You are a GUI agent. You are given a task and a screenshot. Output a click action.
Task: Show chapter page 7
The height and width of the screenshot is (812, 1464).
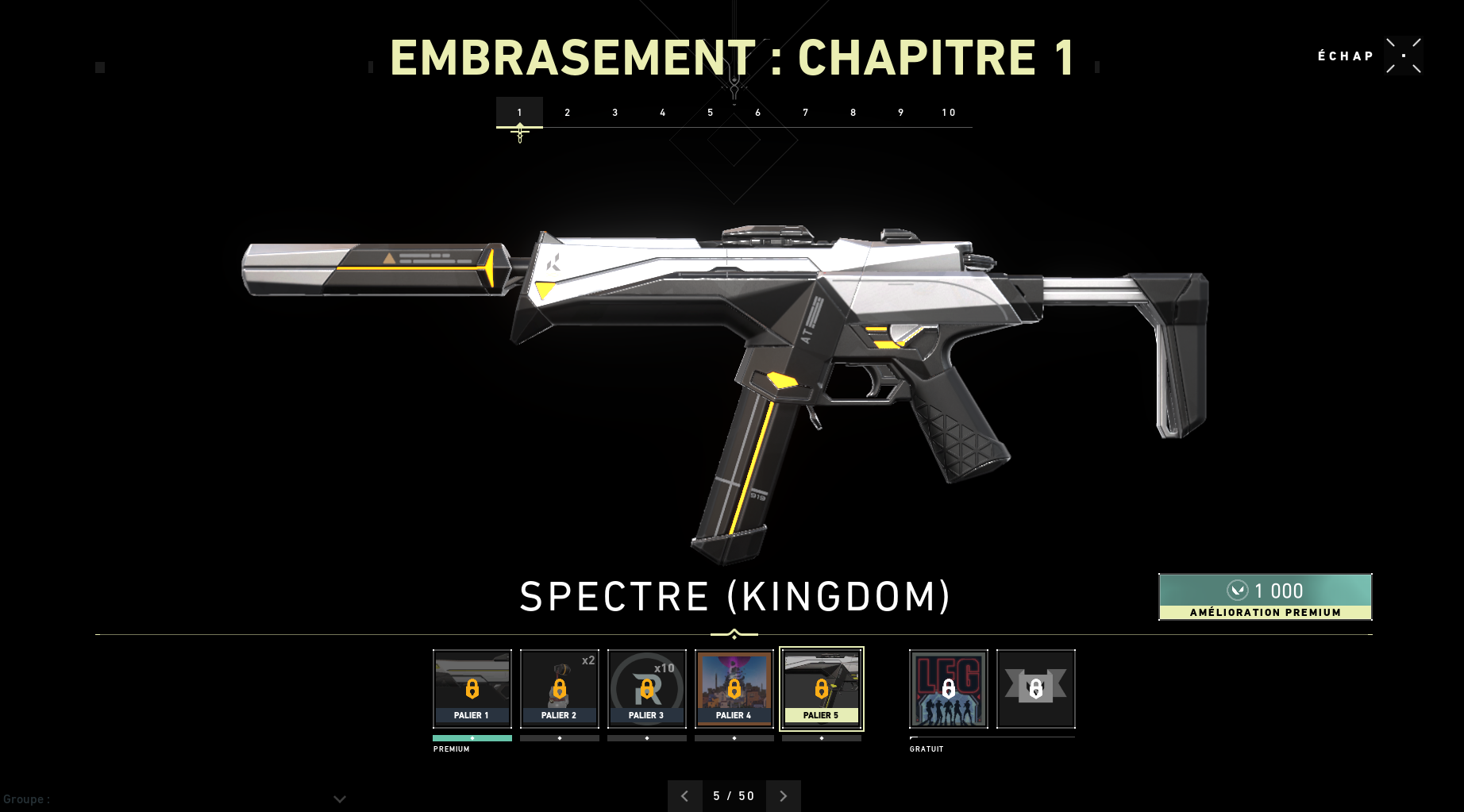(806, 113)
